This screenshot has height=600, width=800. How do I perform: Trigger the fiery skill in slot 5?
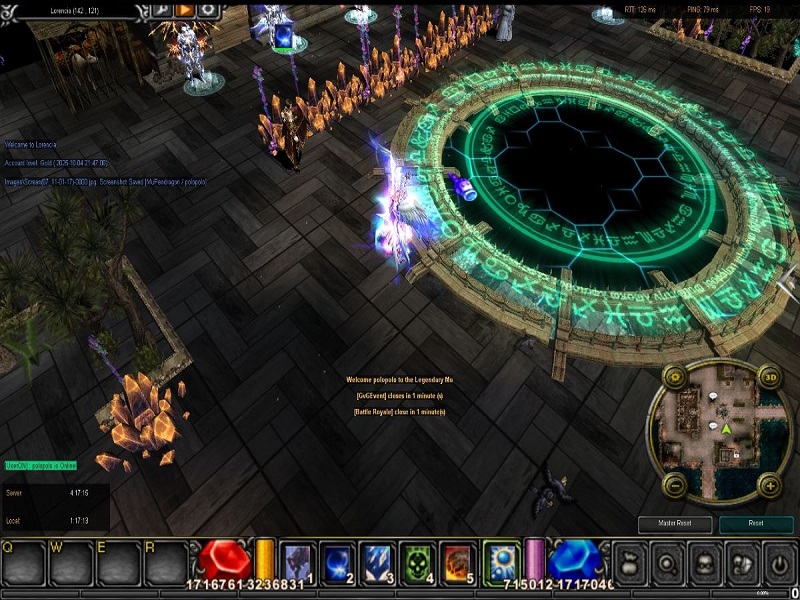pos(457,563)
